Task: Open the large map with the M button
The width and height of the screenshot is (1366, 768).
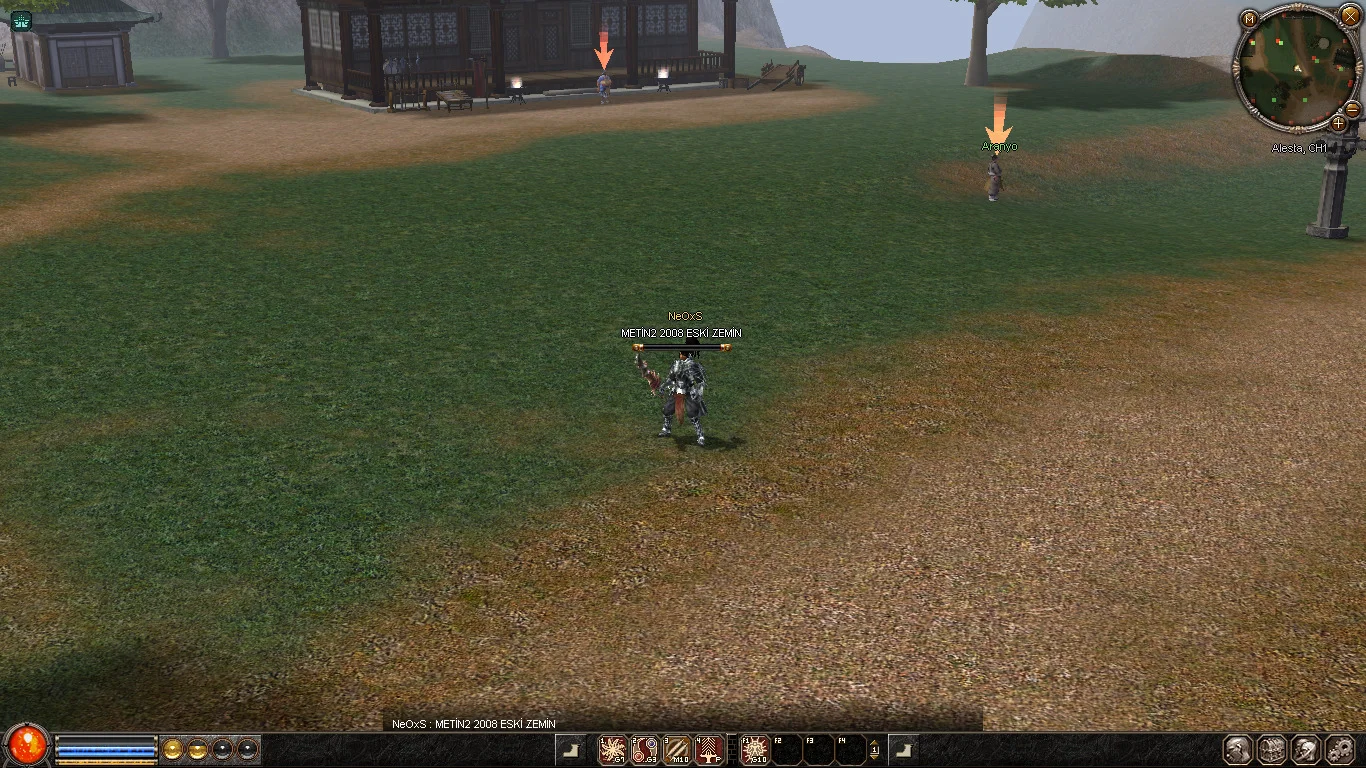Action: click(x=1249, y=19)
